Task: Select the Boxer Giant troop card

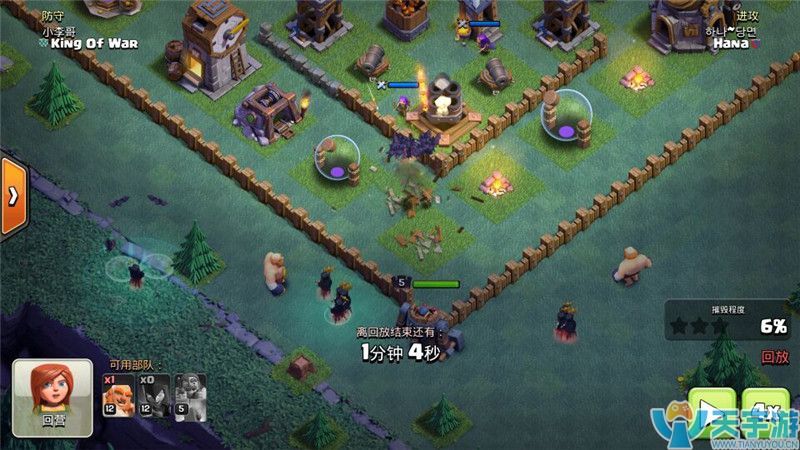Action: coord(118,394)
